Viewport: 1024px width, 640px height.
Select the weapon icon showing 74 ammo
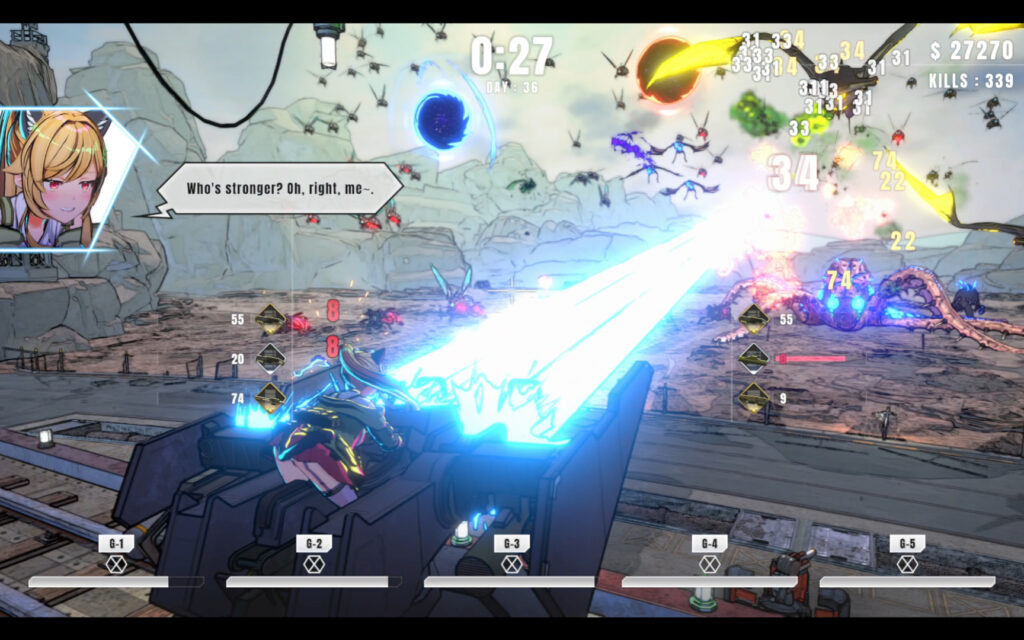pyautogui.click(x=270, y=397)
